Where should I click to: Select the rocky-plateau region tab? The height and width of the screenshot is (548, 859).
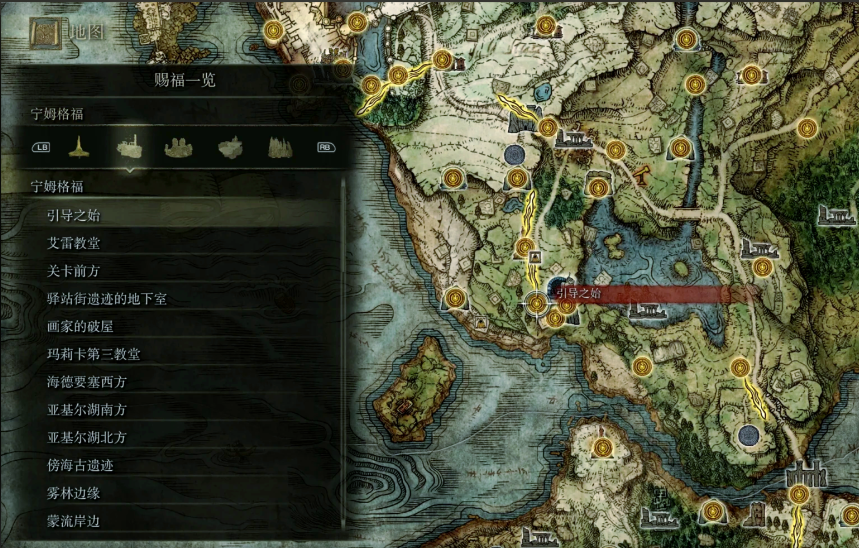pos(229,148)
